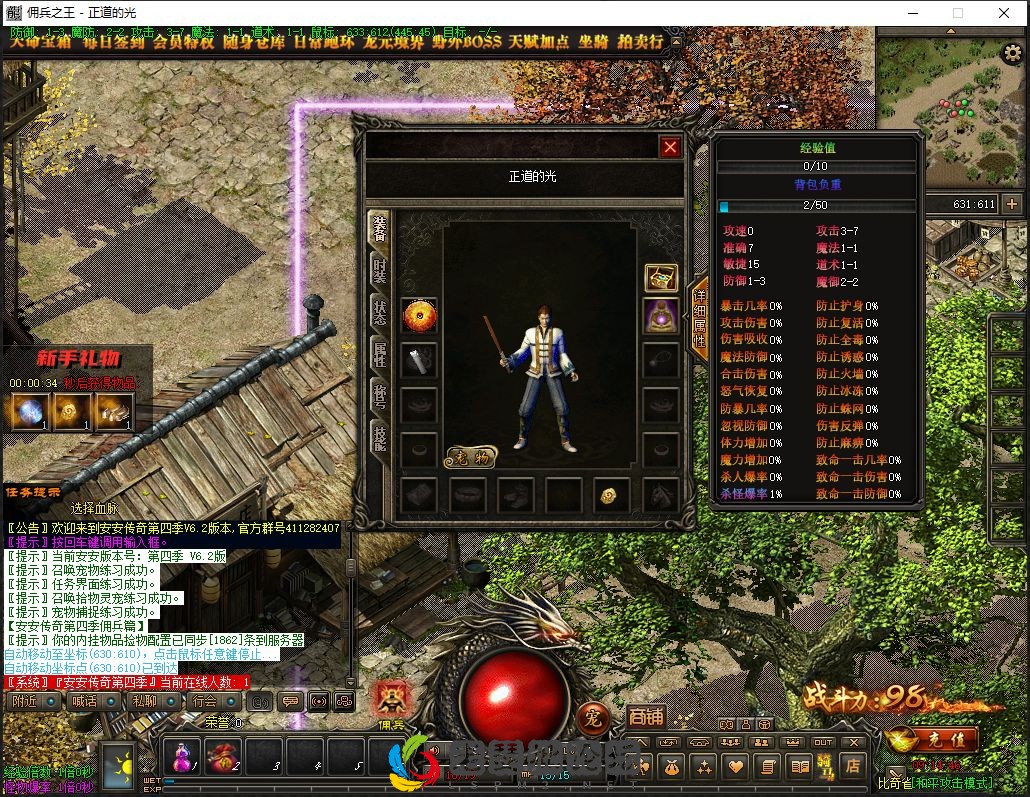
Task: Show the 技能 skills tab
Action: pyautogui.click(x=380, y=435)
